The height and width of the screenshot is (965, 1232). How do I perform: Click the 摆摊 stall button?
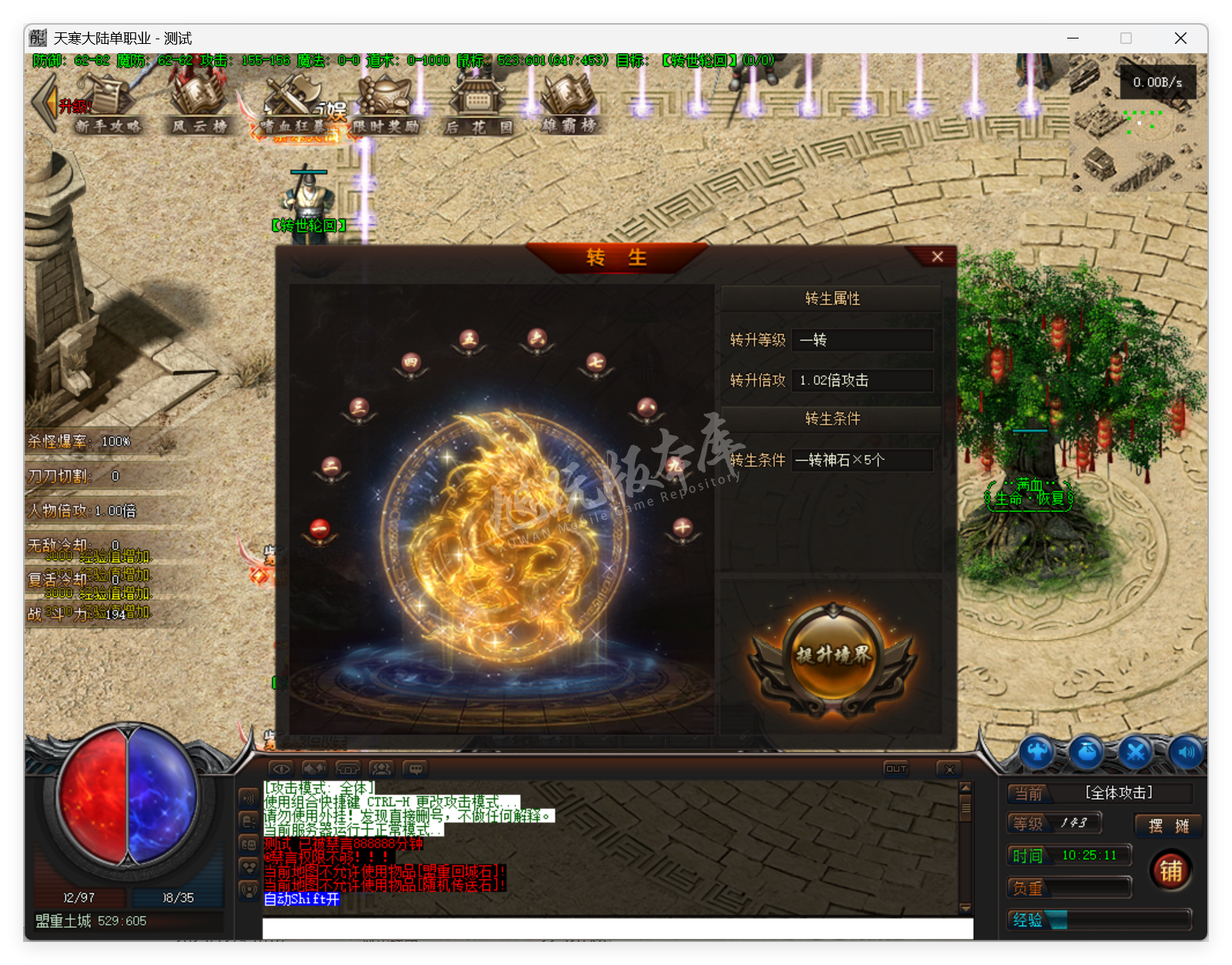click(x=1167, y=825)
